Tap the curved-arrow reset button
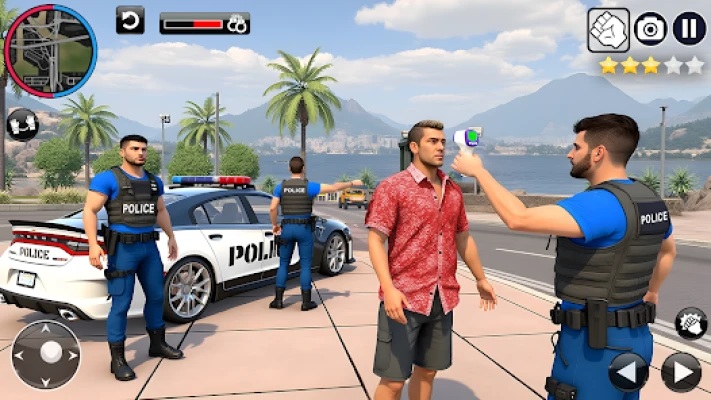The image size is (711, 400). click(130, 20)
